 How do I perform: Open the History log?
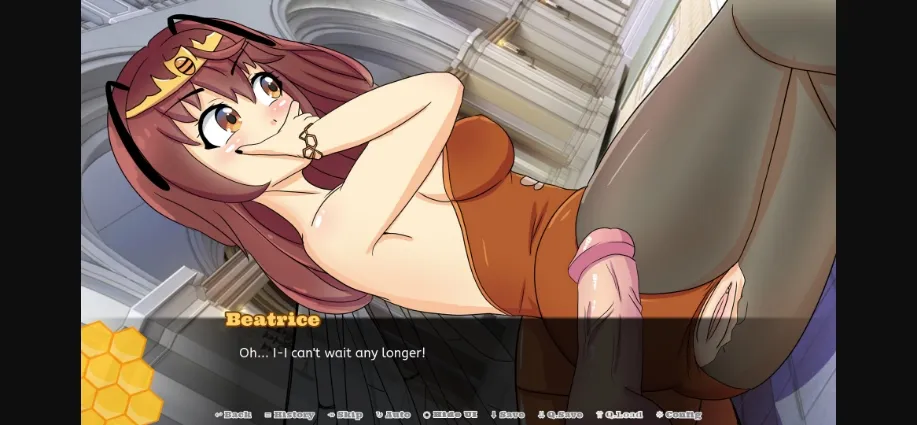pos(290,414)
